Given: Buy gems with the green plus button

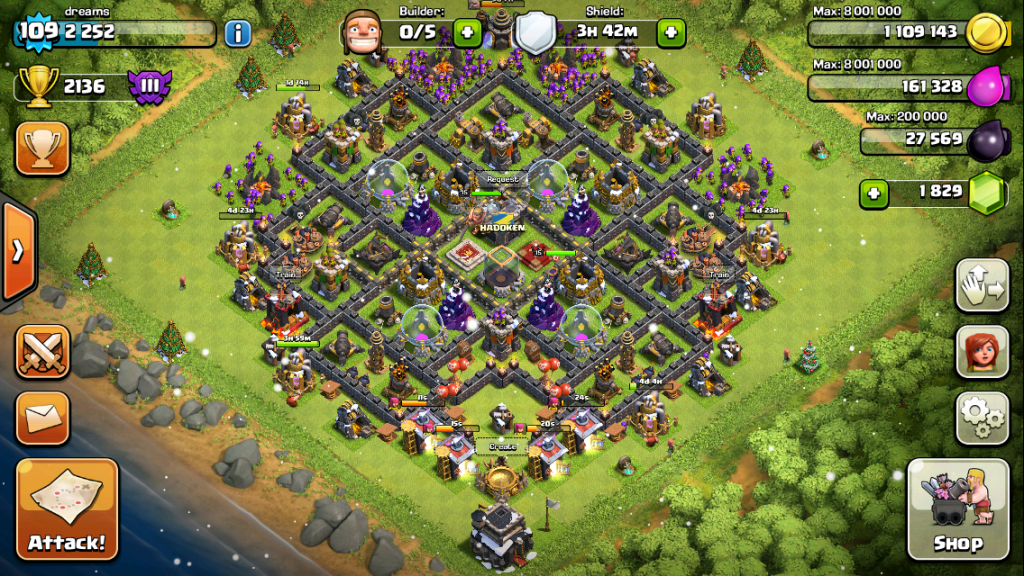Looking at the screenshot, I should [874, 193].
